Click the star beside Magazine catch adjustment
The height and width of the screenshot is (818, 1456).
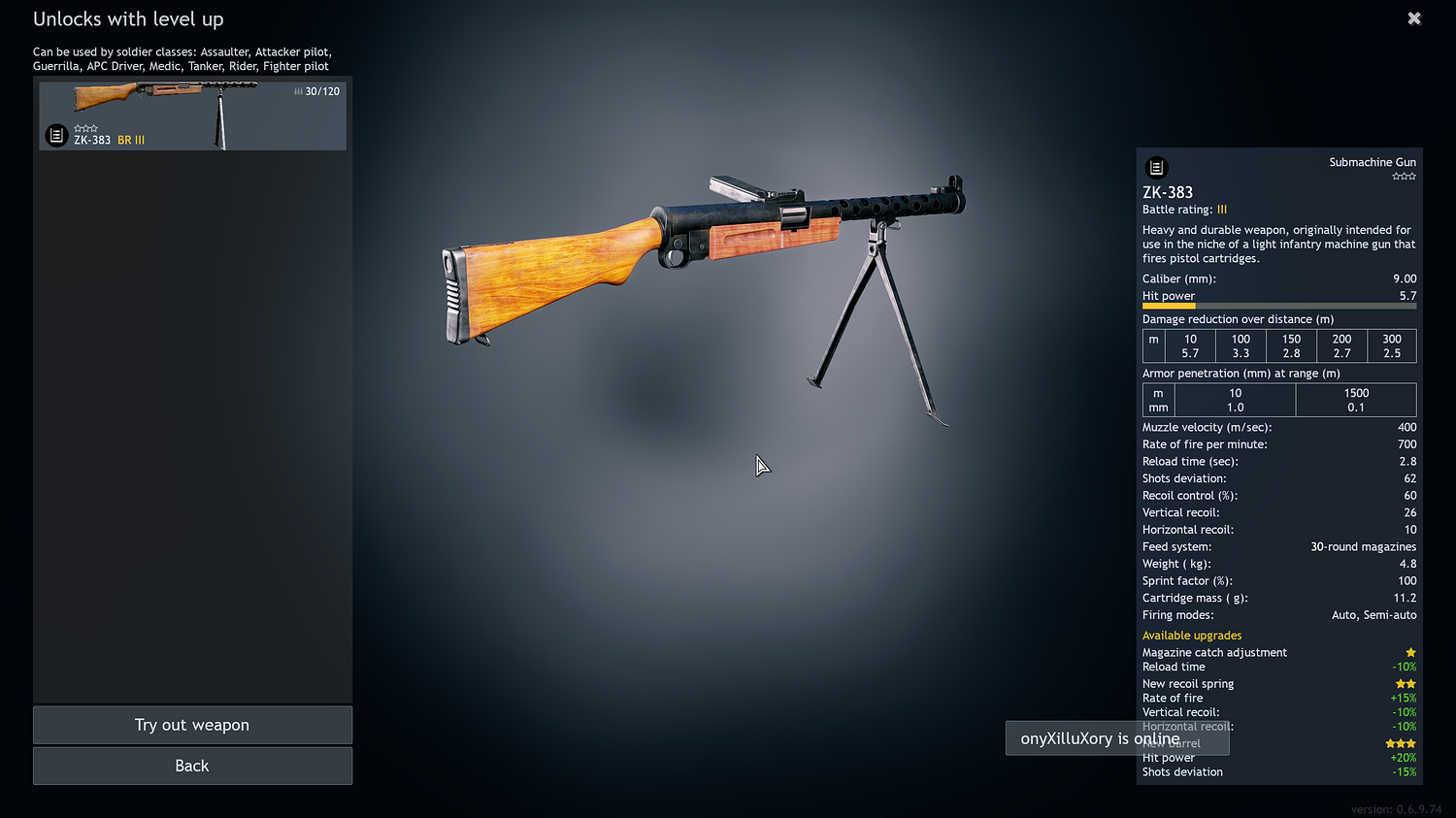click(x=1410, y=652)
